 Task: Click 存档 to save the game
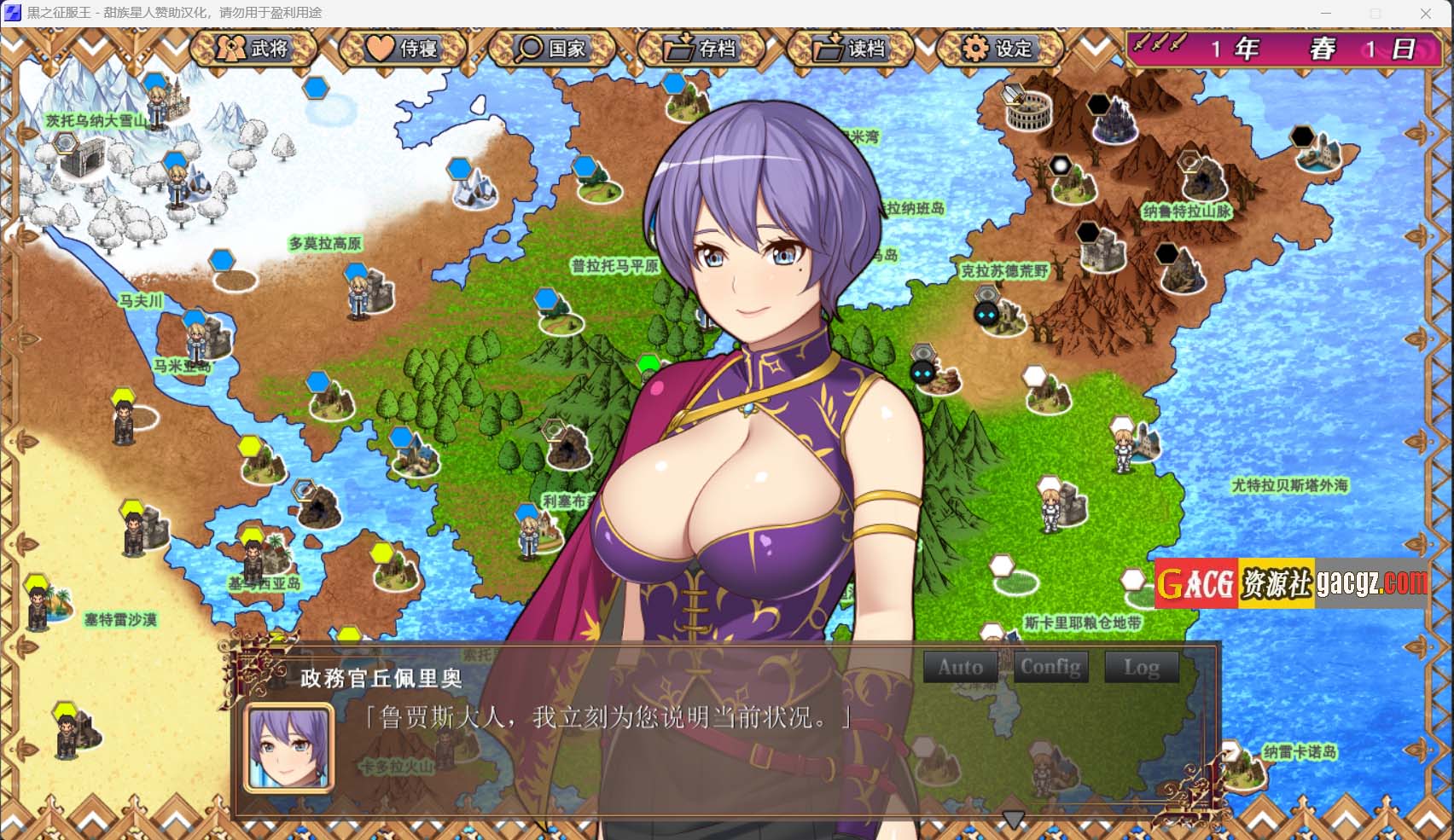pyautogui.click(x=701, y=49)
